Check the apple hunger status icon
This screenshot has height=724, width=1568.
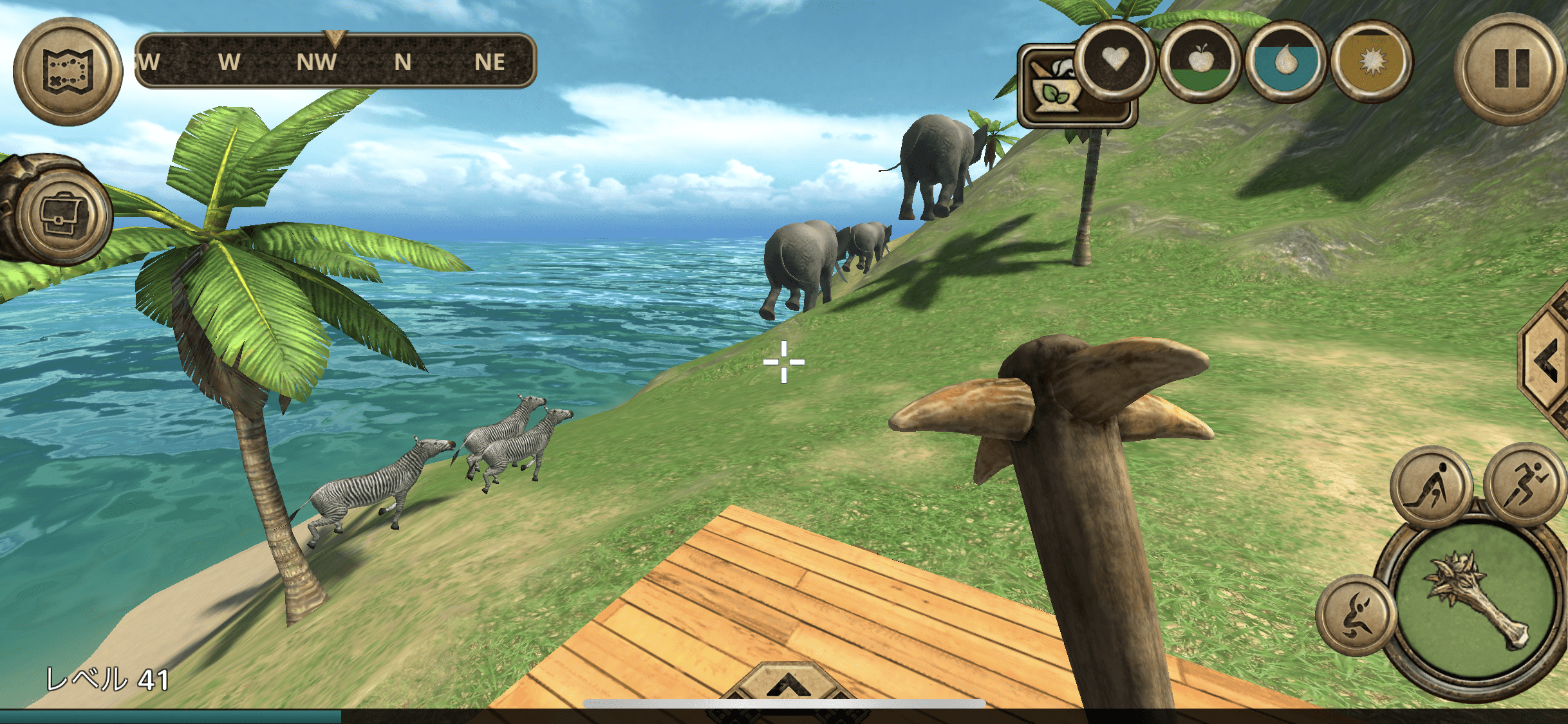(x=1200, y=62)
